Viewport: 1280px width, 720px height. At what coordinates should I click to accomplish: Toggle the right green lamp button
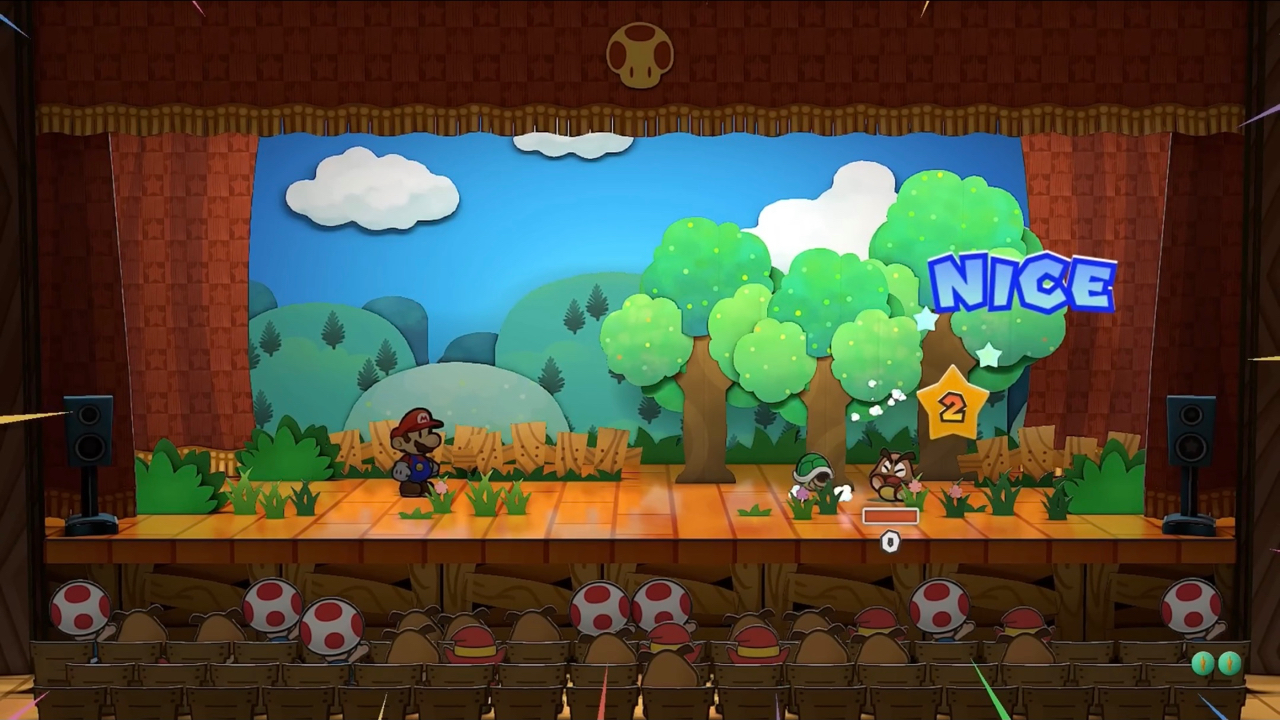pyautogui.click(x=1229, y=661)
